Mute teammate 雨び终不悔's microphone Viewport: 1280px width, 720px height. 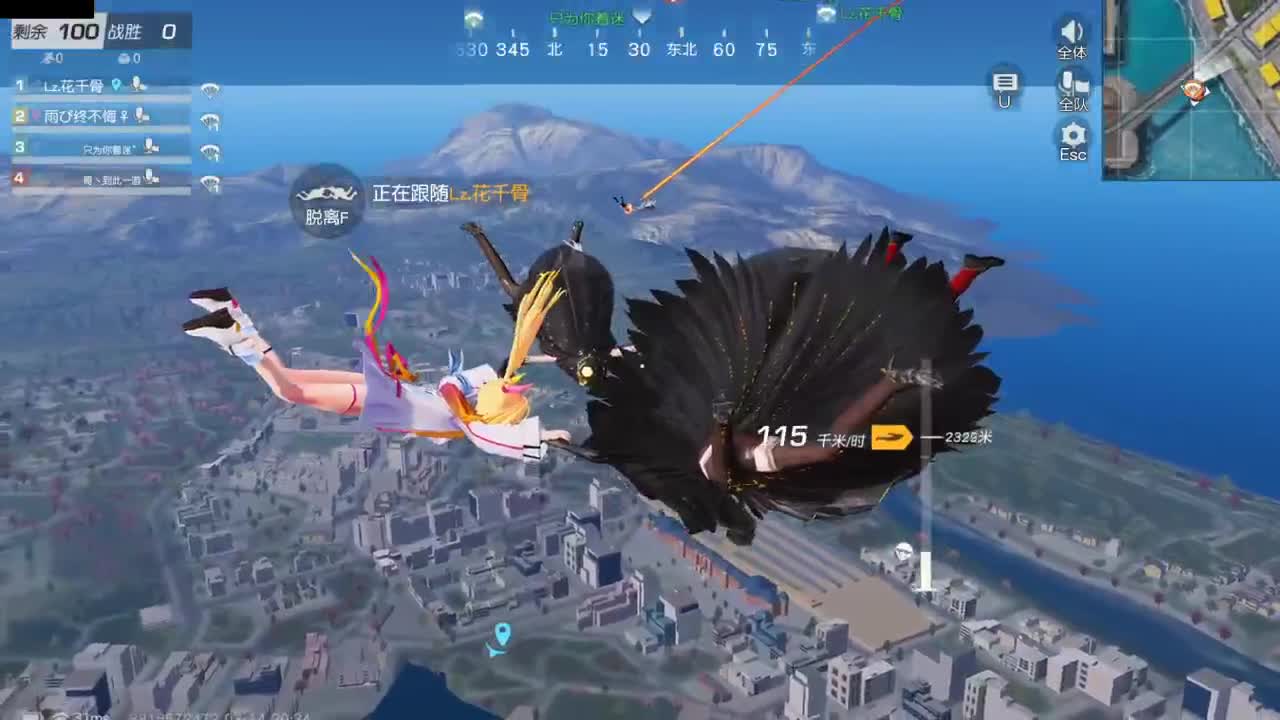[x=141, y=116]
